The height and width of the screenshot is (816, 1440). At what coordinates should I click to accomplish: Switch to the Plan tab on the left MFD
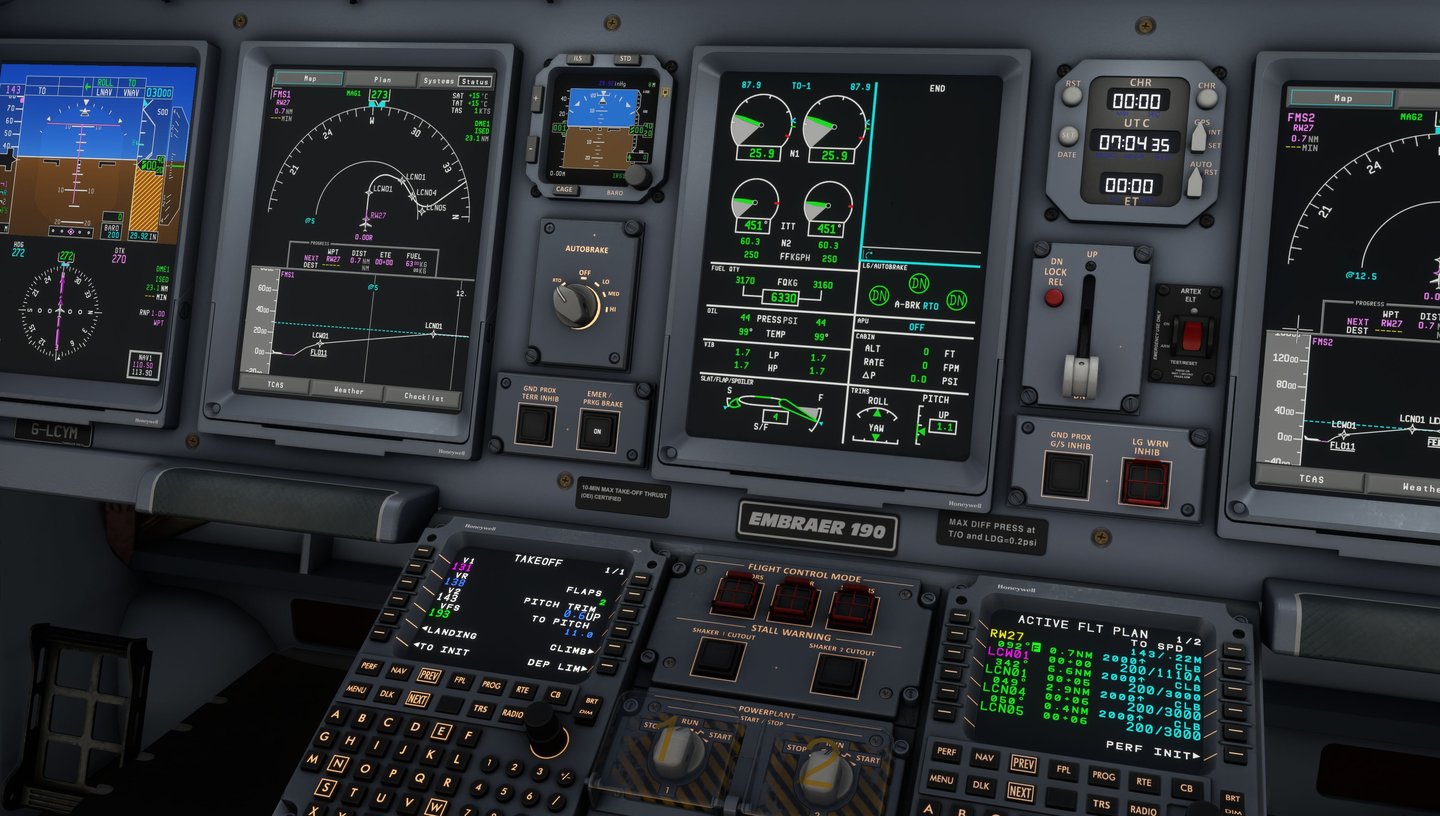point(384,79)
